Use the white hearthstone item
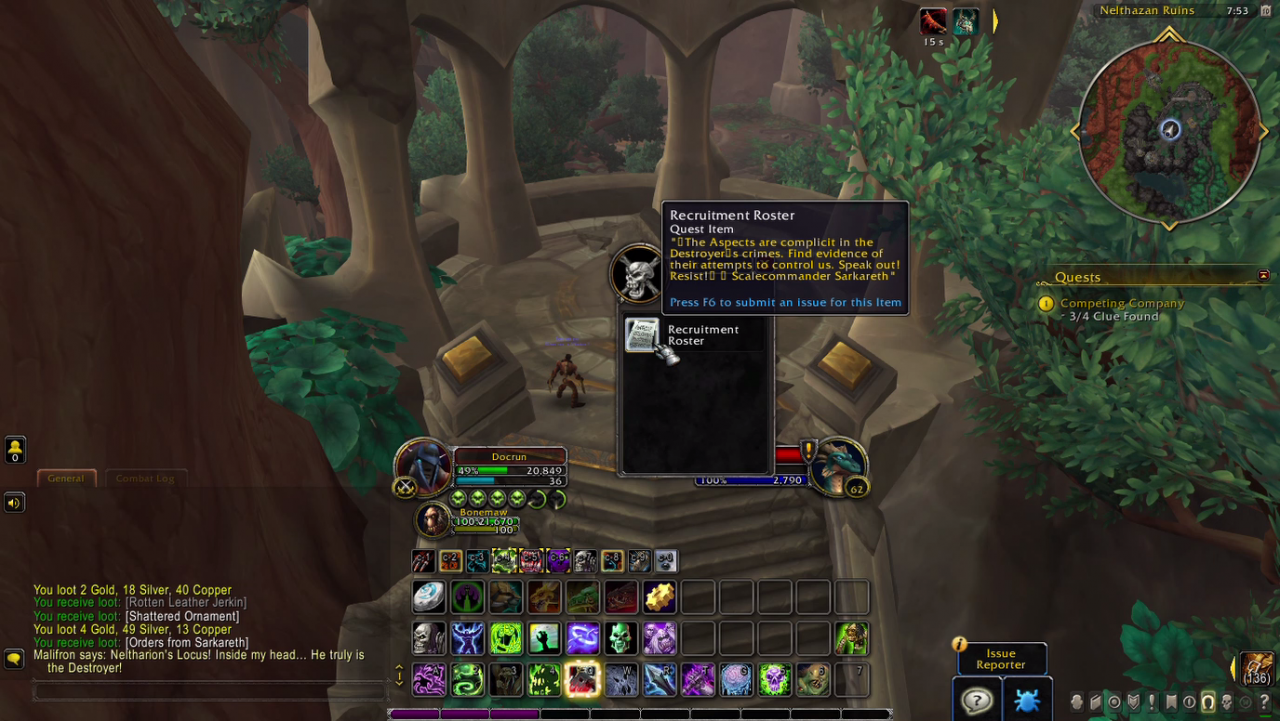This screenshot has height=721, width=1280. pos(430,597)
